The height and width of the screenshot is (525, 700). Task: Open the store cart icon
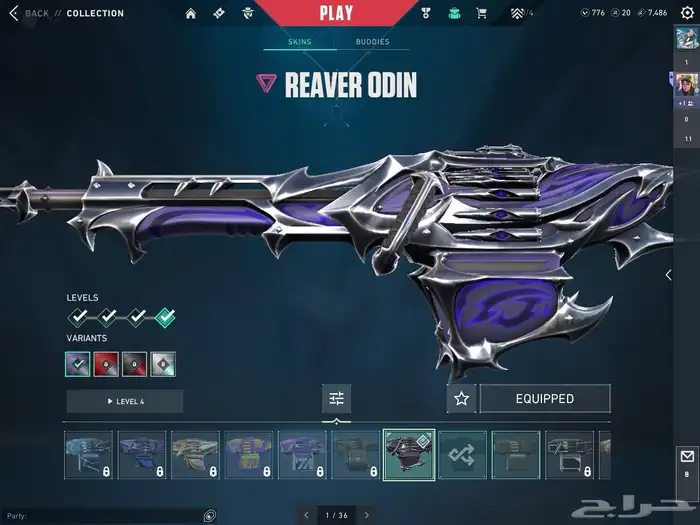pyautogui.click(x=482, y=13)
